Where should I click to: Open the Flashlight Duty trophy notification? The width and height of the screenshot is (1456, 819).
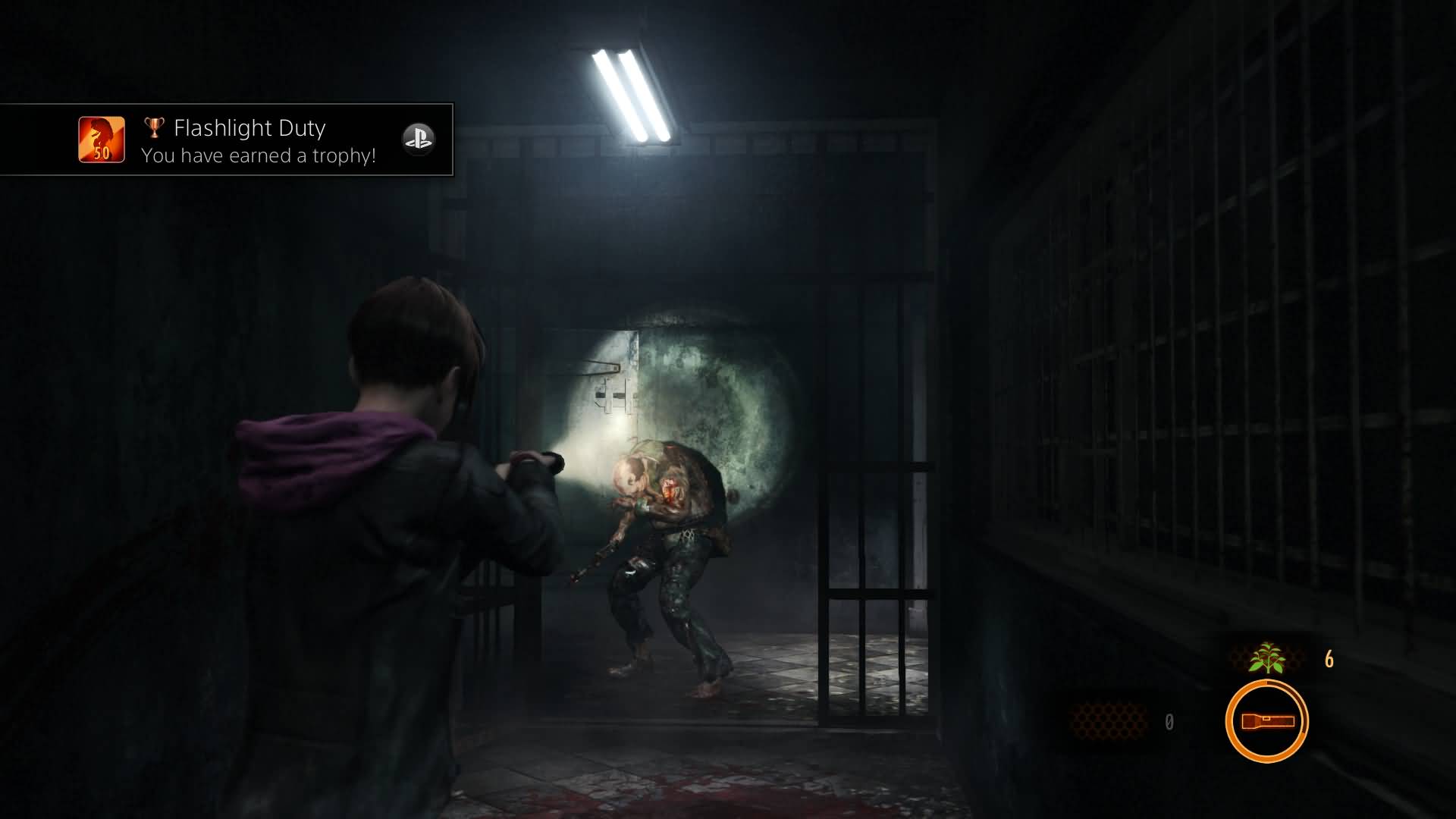[x=250, y=141]
